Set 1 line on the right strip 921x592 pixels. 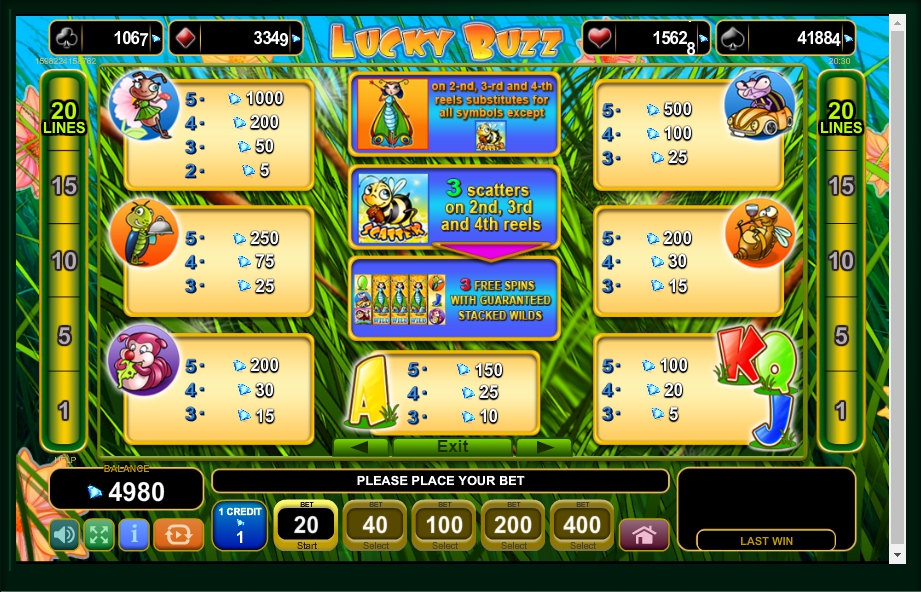[x=841, y=409]
